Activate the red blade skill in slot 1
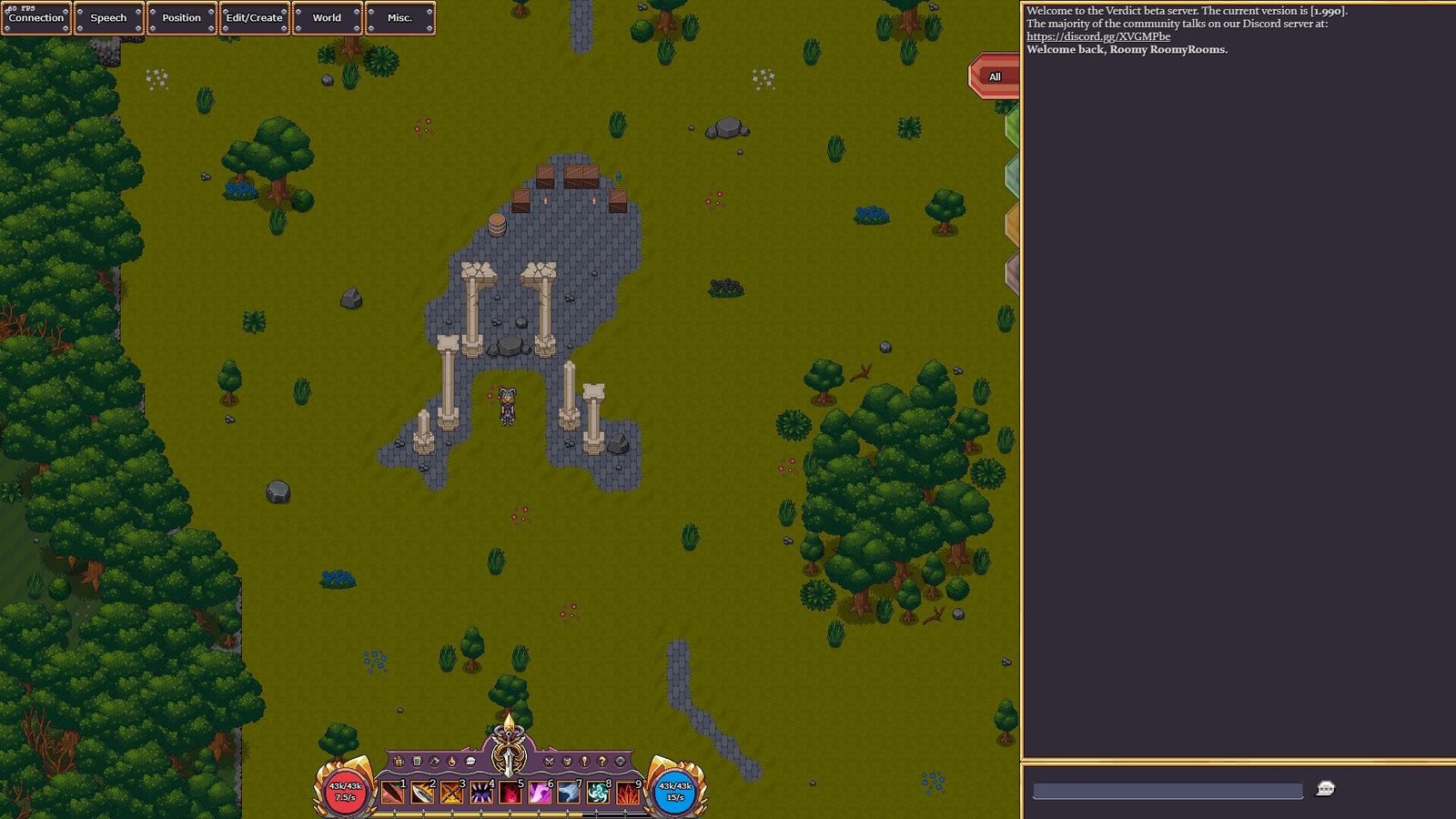Viewport: 1456px width, 819px height. [x=392, y=794]
